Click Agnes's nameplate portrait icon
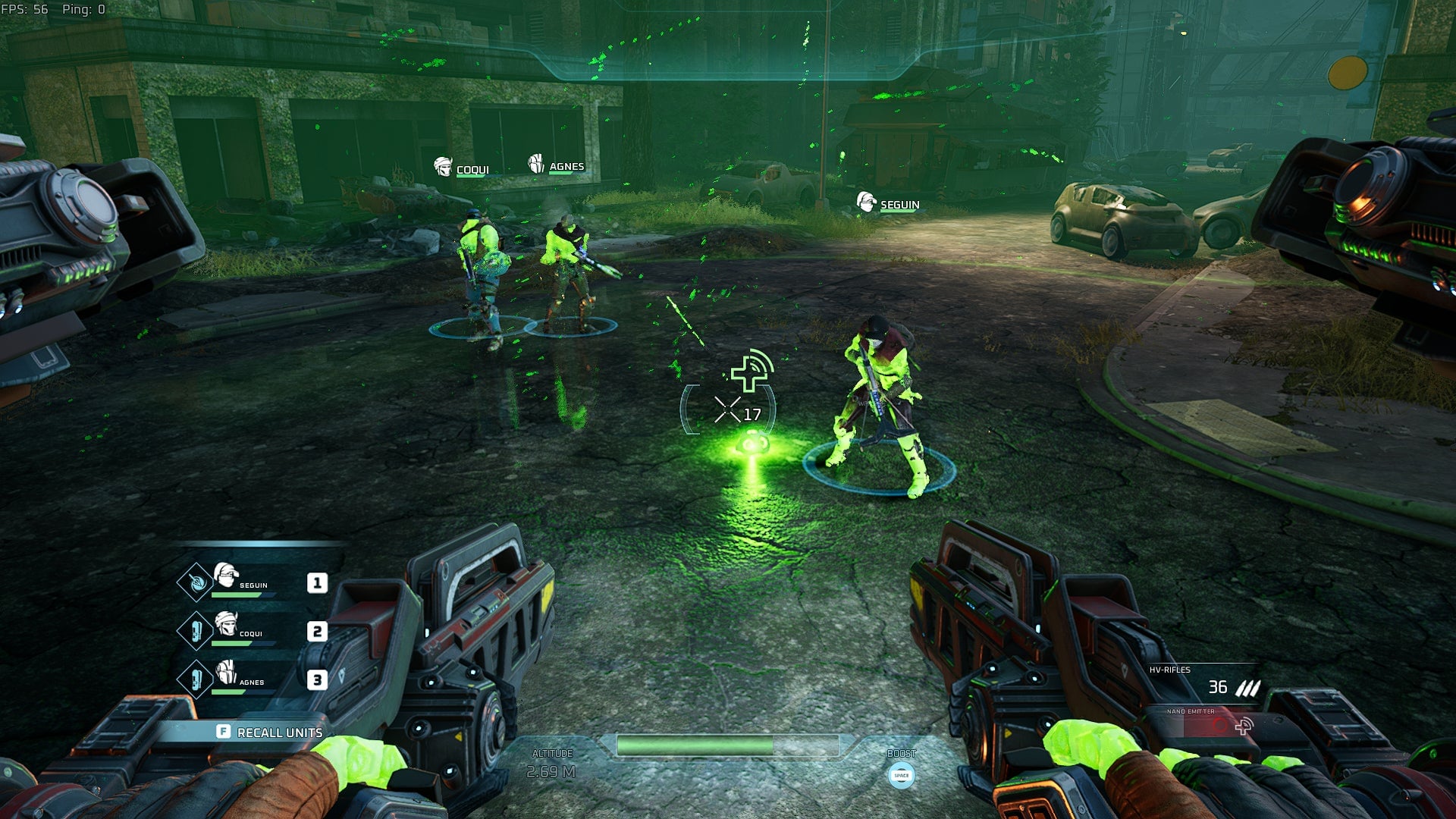This screenshot has height=819, width=1456. [x=535, y=163]
